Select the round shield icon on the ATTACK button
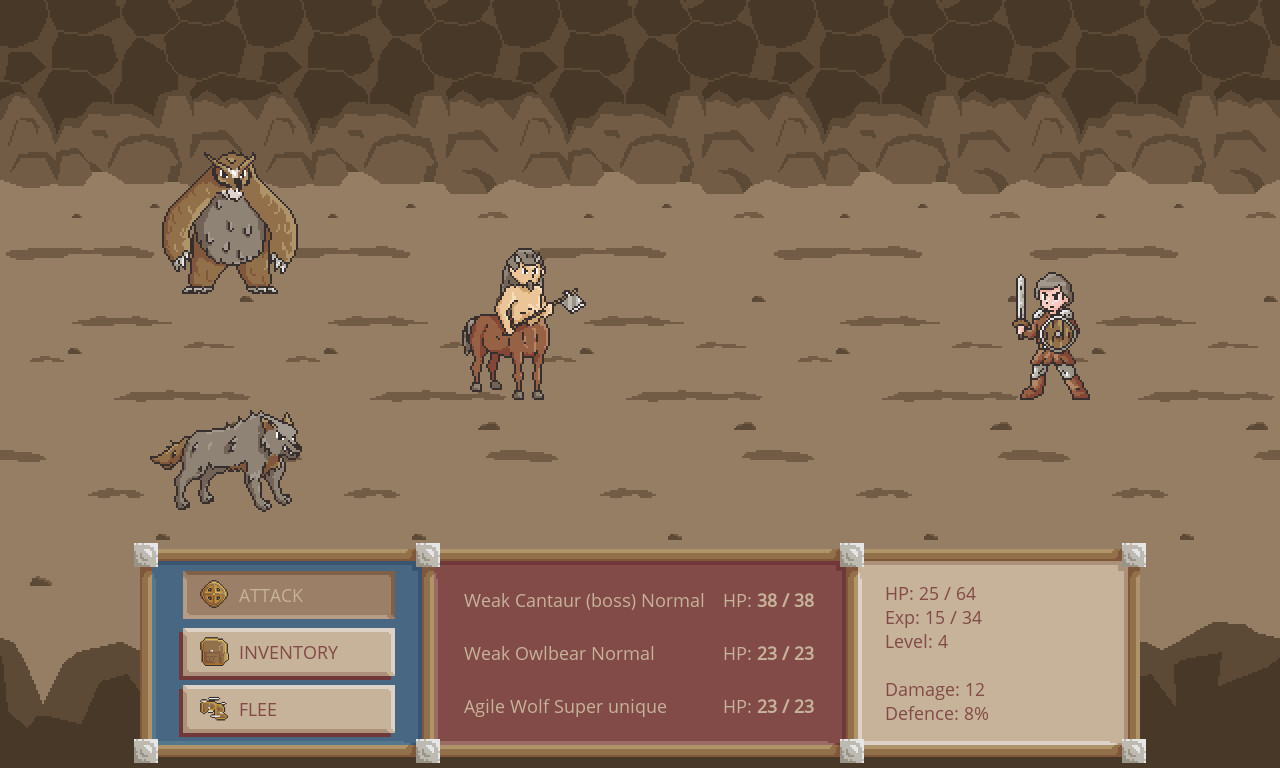 click(215, 594)
